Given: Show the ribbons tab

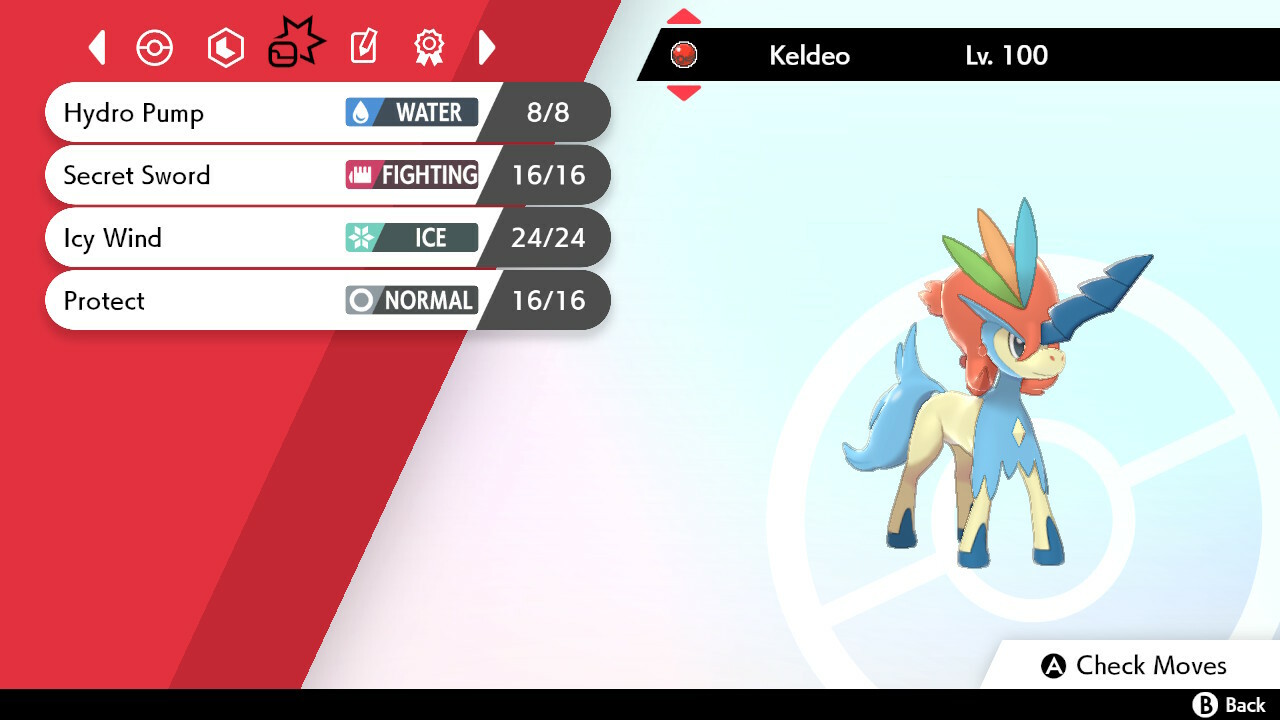Looking at the screenshot, I should tap(429, 47).
